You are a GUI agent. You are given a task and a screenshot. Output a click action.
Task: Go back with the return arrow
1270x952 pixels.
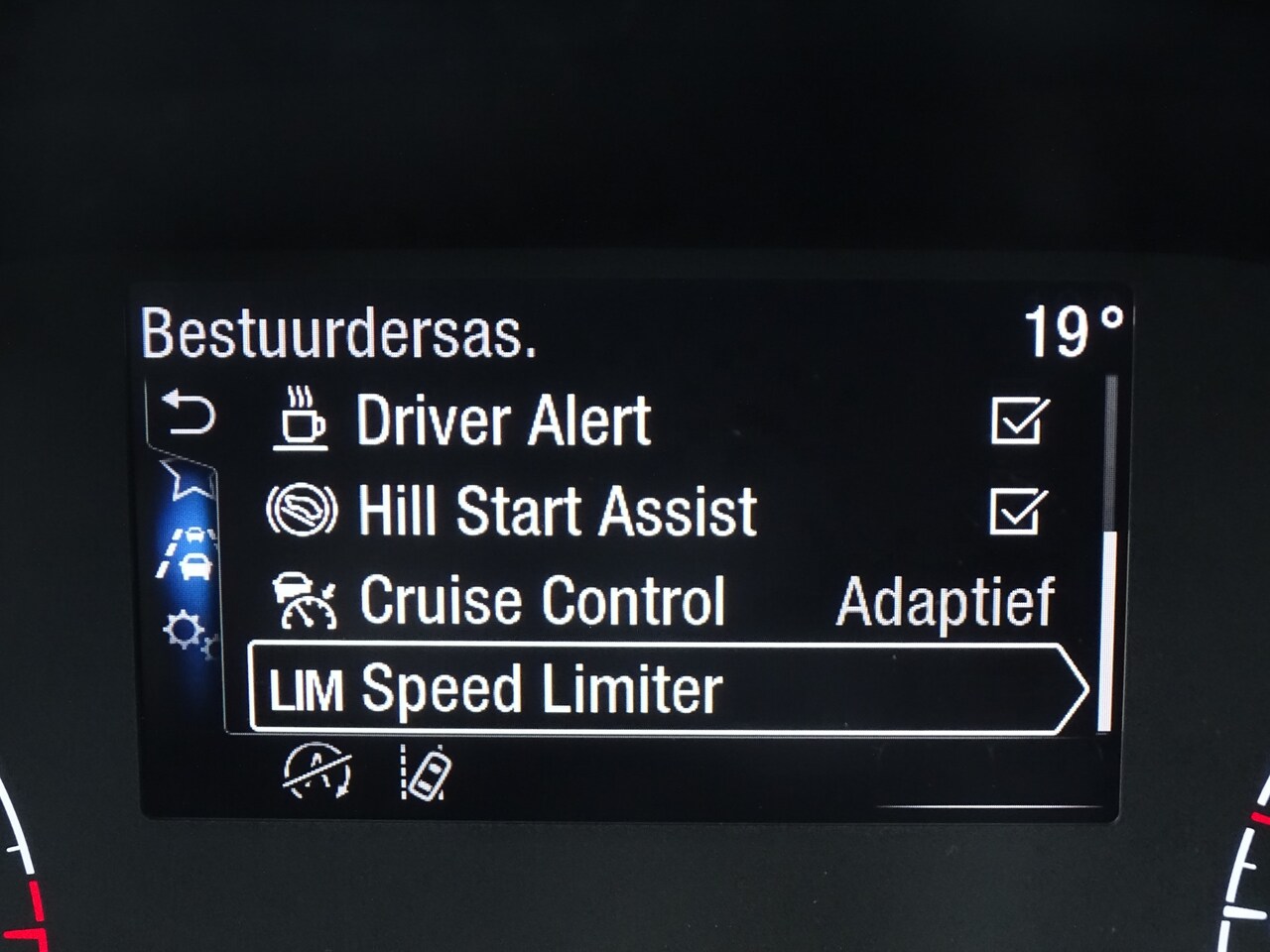tap(188, 413)
